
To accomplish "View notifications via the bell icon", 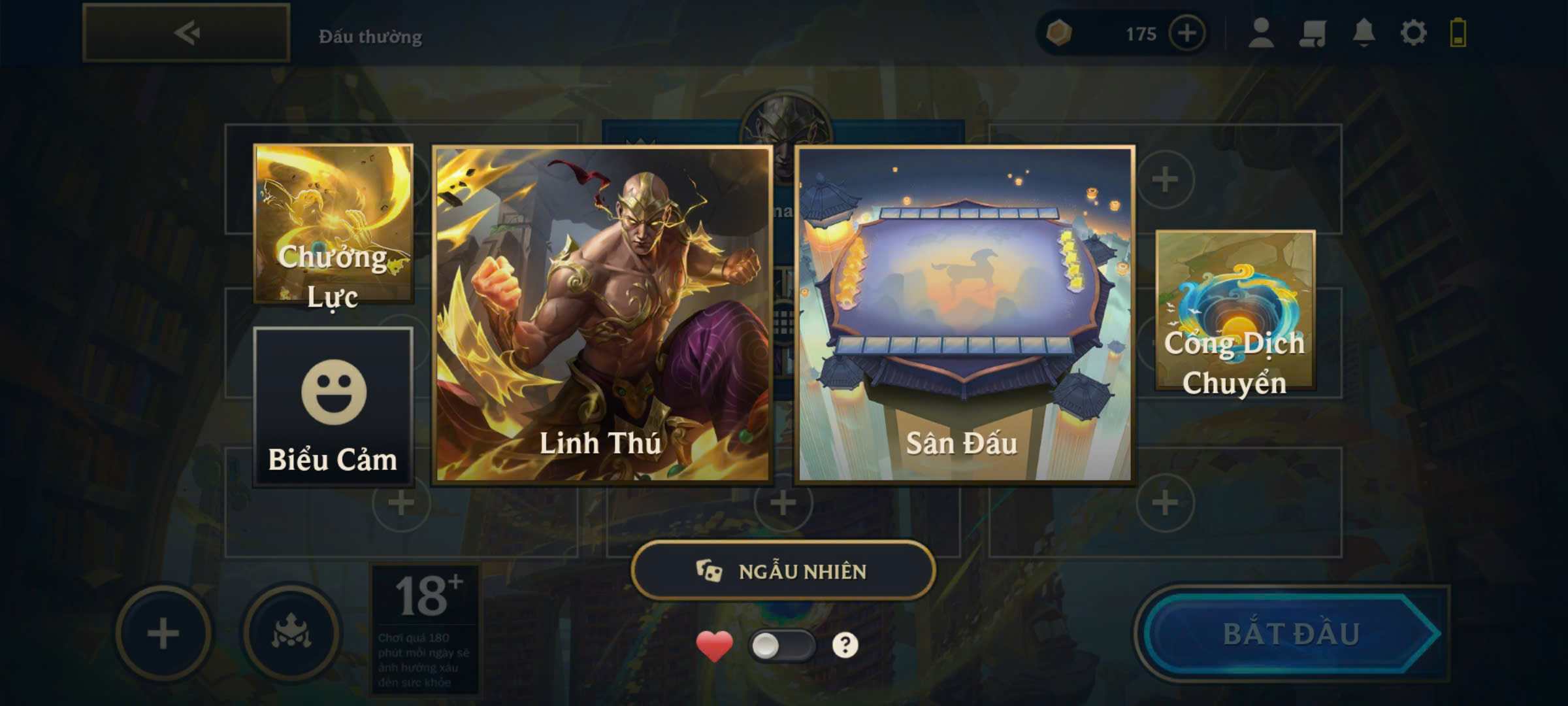I will [x=1364, y=33].
